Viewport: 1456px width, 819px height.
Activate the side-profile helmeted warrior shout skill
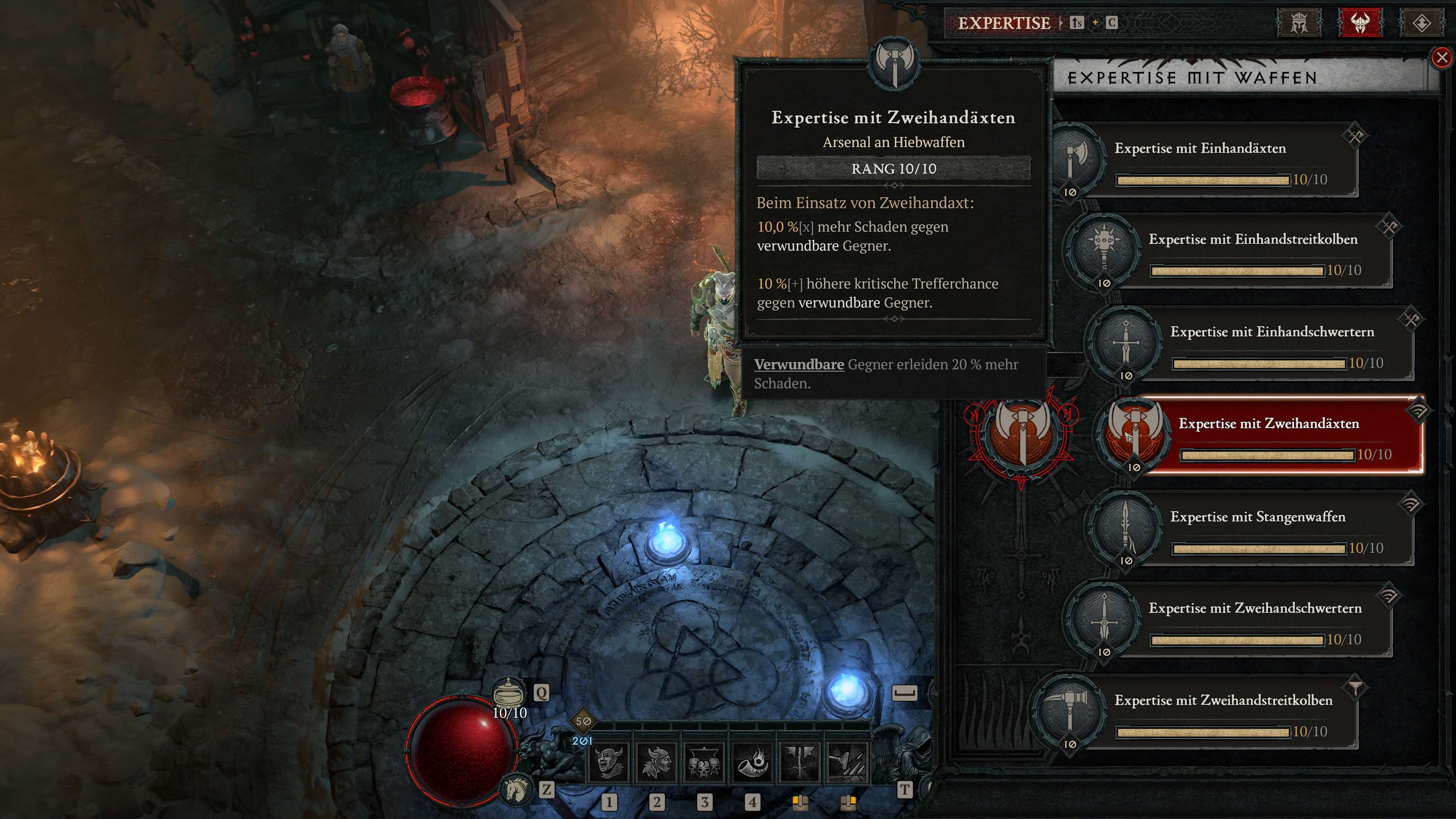click(x=657, y=763)
